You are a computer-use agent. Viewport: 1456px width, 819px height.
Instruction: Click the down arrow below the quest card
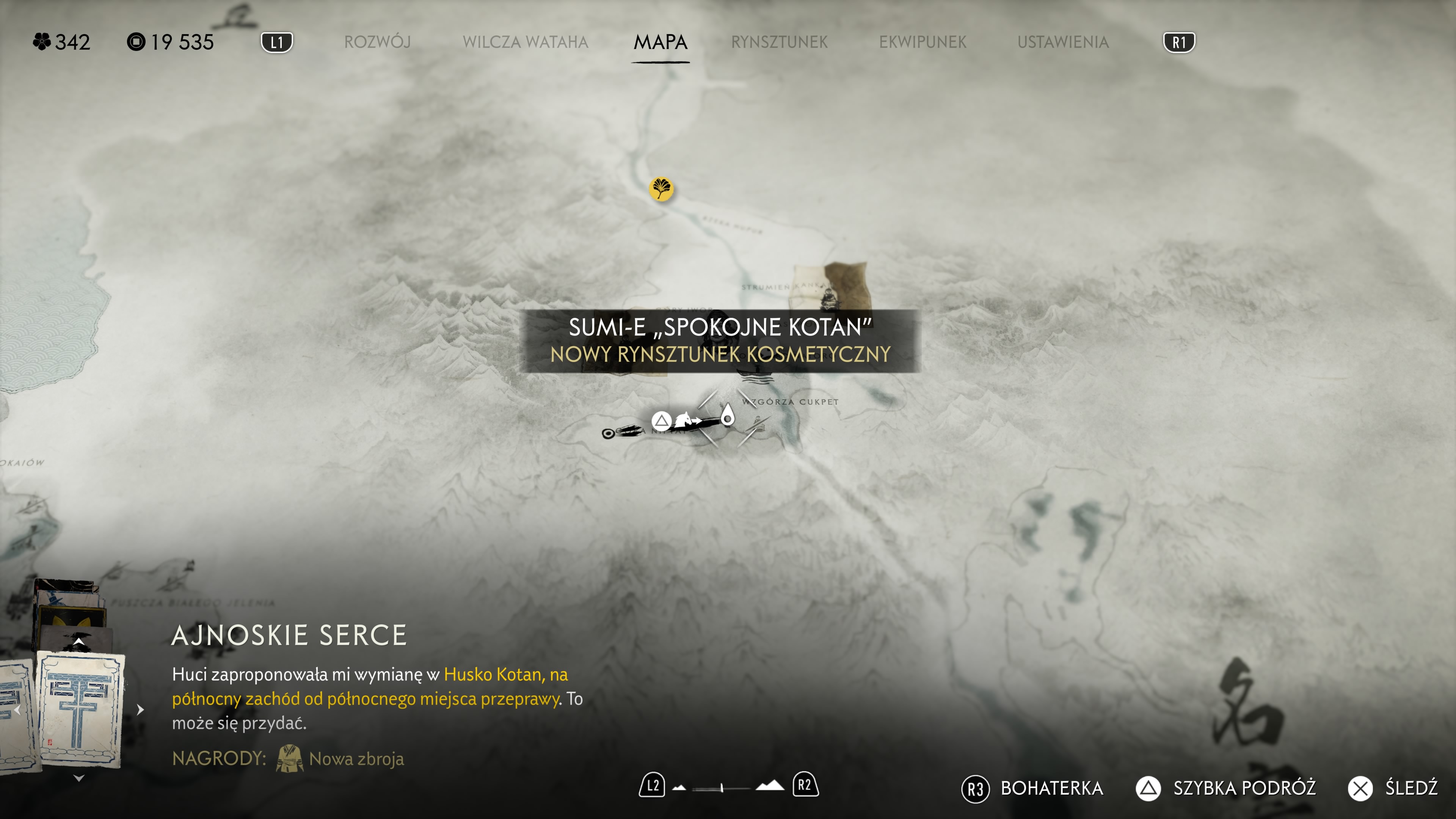tap(78, 778)
